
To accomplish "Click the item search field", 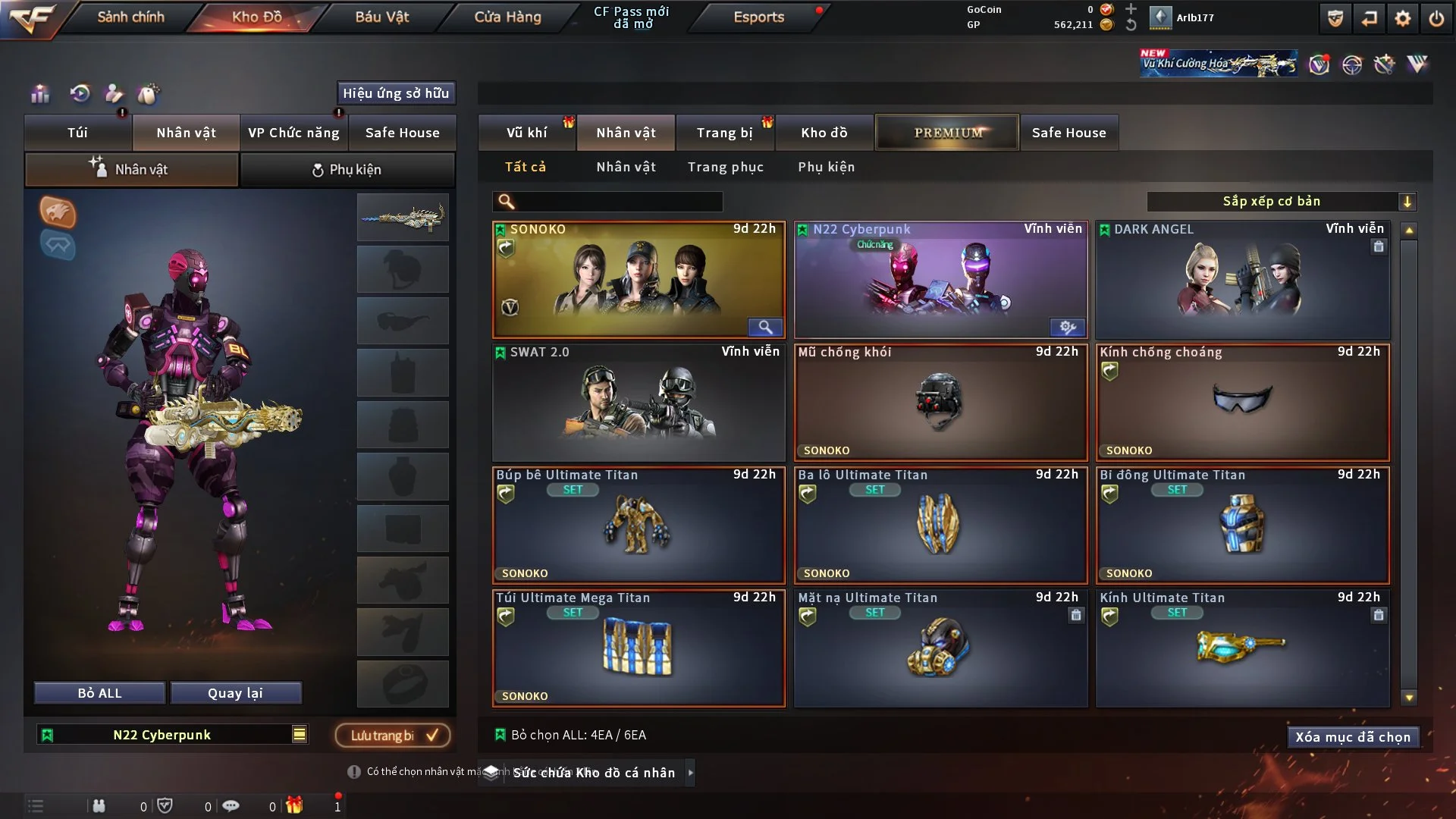I will coord(618,202).
